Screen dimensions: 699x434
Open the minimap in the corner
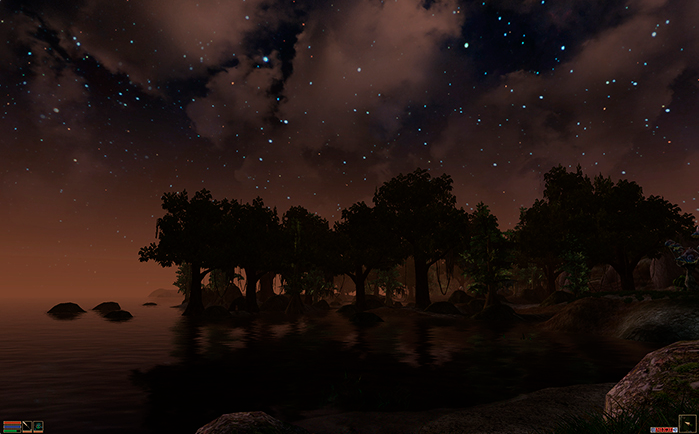point(687,423)
